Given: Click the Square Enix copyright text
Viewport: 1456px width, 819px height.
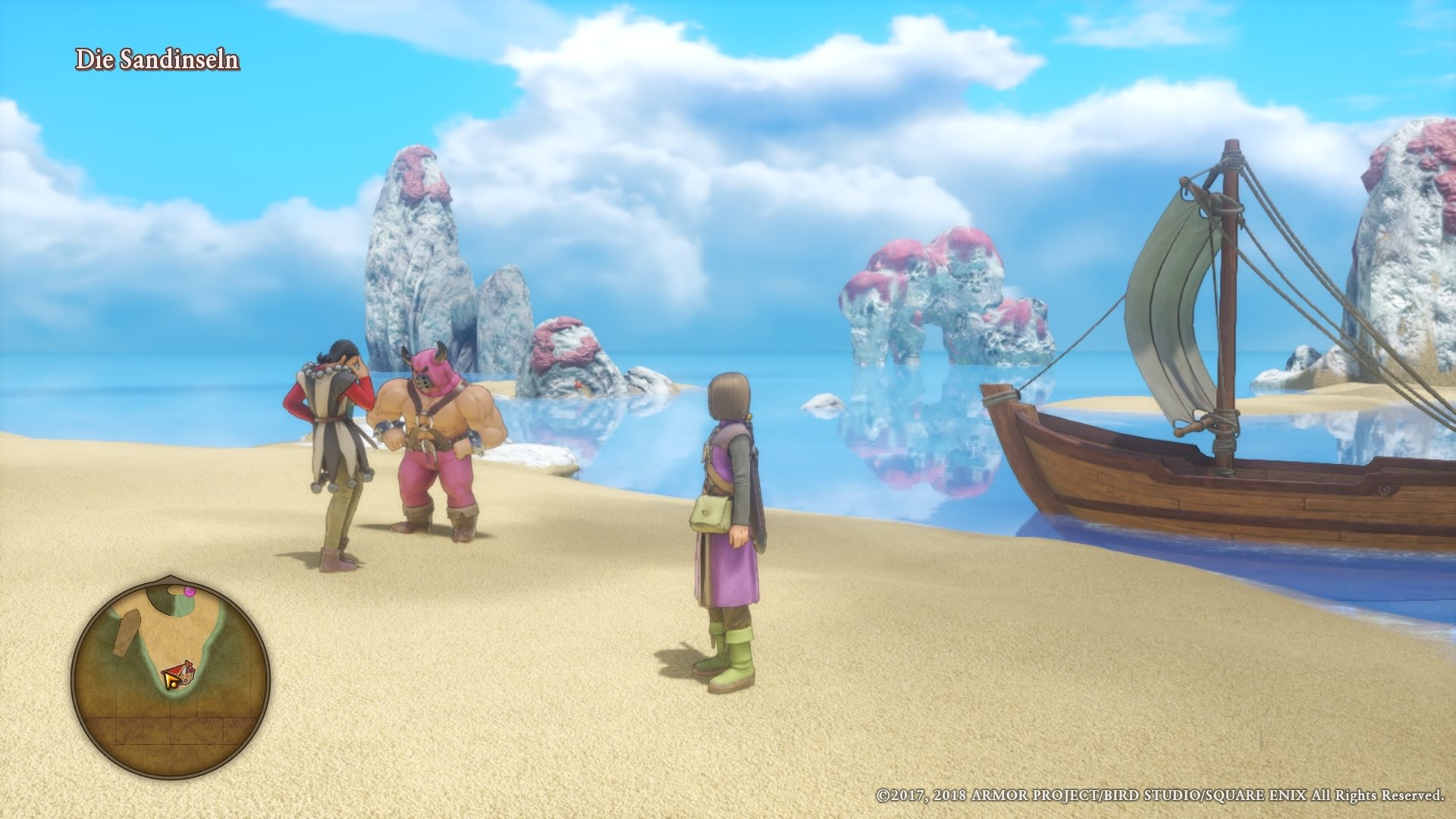Looking at the screenshot, I should tap(1160, 795).
